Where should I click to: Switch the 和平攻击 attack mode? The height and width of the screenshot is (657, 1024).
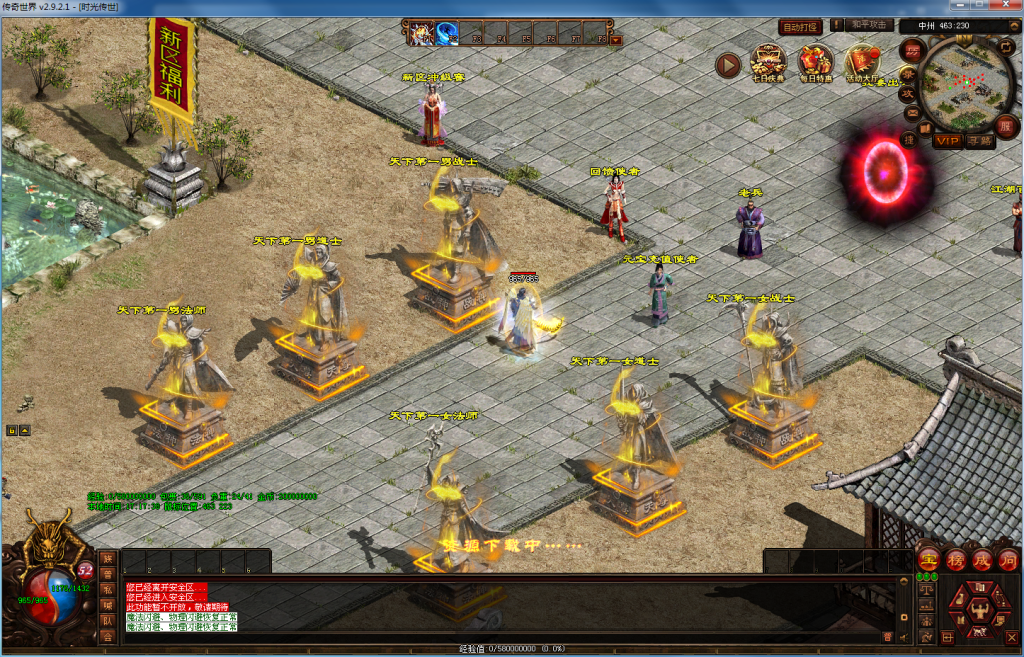(869, 25)
